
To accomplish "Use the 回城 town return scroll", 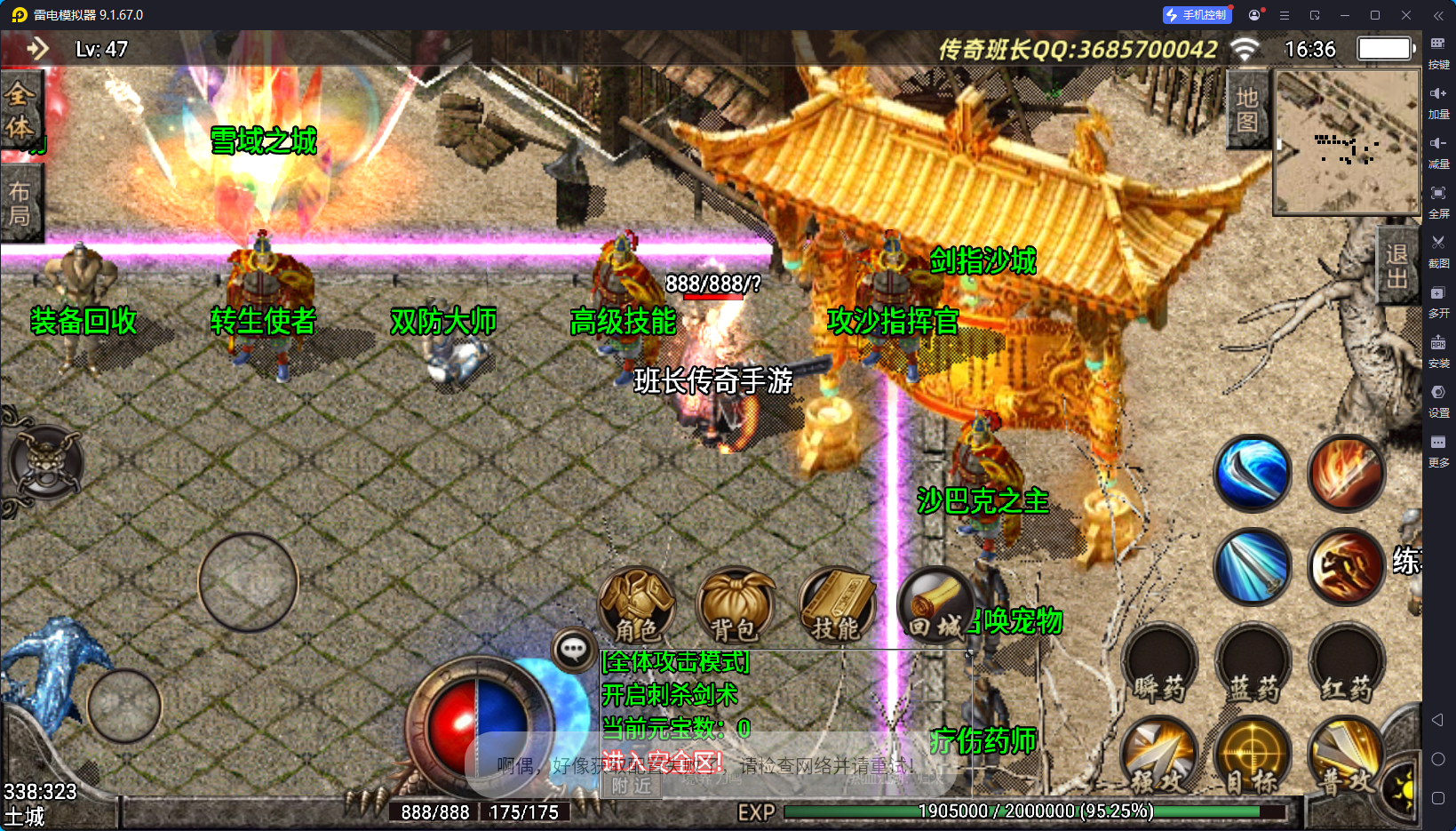I will [935, 606].
